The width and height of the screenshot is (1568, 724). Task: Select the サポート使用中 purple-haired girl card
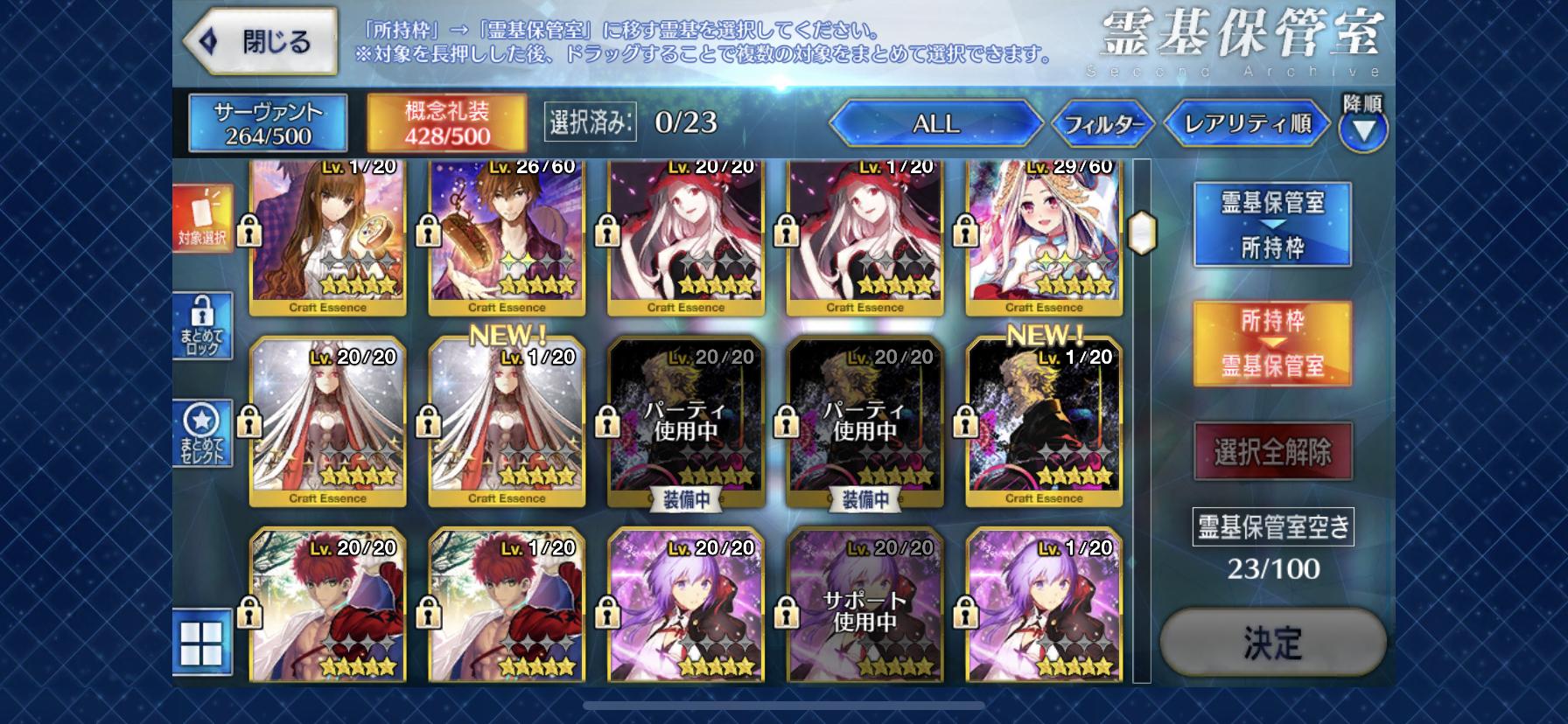pyautogui.click(x=864, y=608)
